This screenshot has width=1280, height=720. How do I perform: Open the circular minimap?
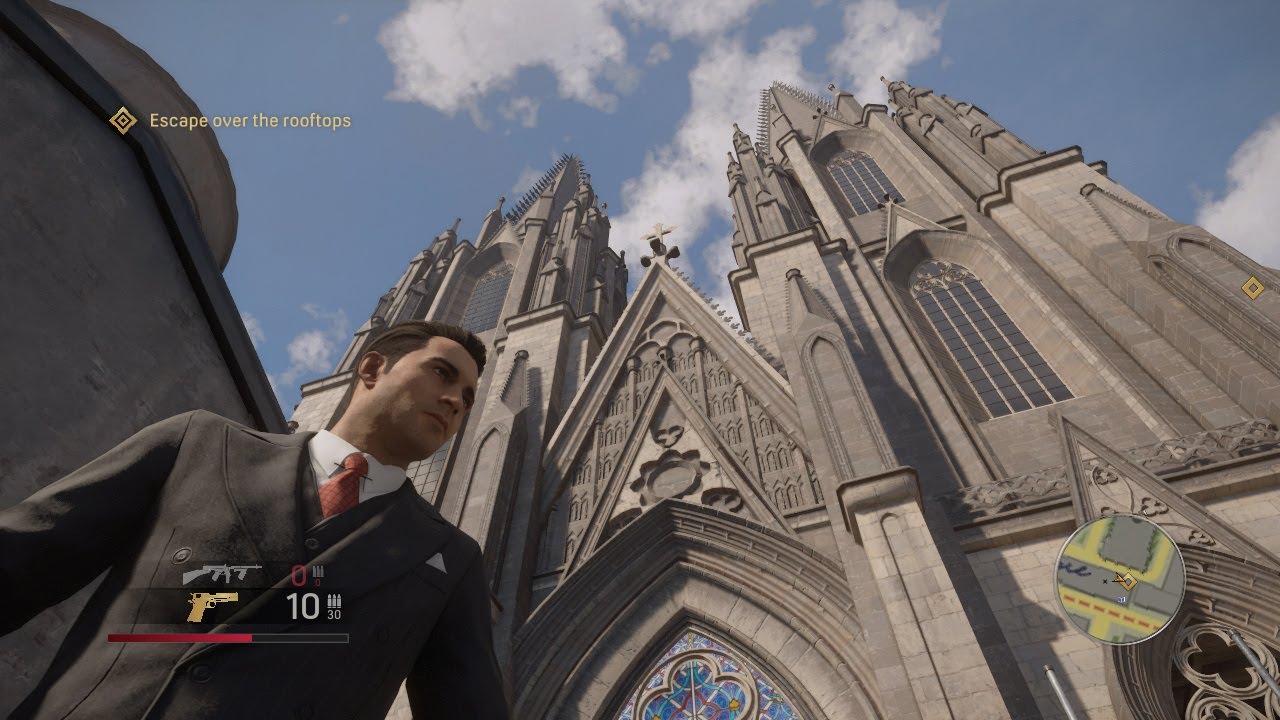pyautogui.click(x=1121, y=579)
